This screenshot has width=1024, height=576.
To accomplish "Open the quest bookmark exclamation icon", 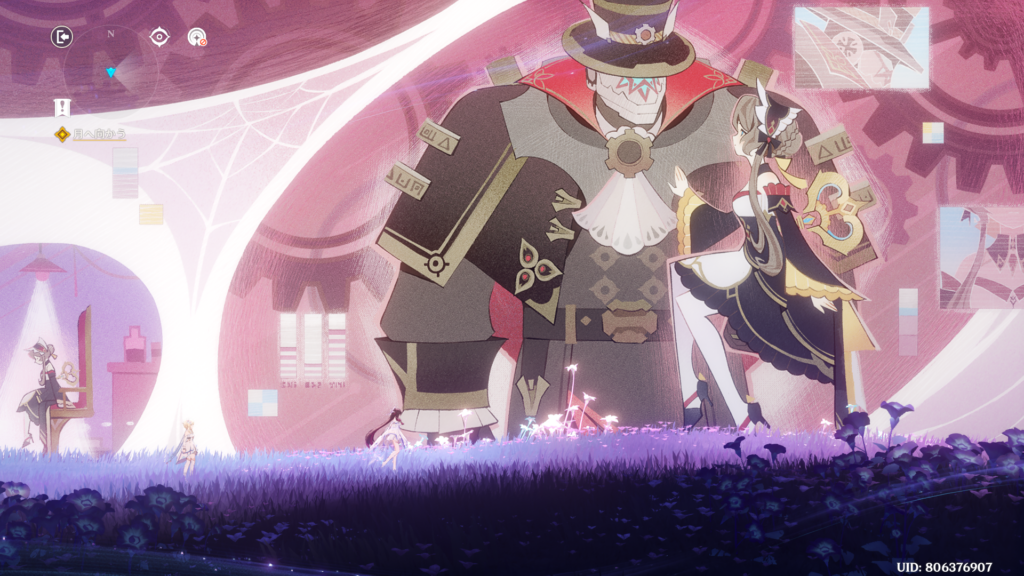I will coord(62,108).
